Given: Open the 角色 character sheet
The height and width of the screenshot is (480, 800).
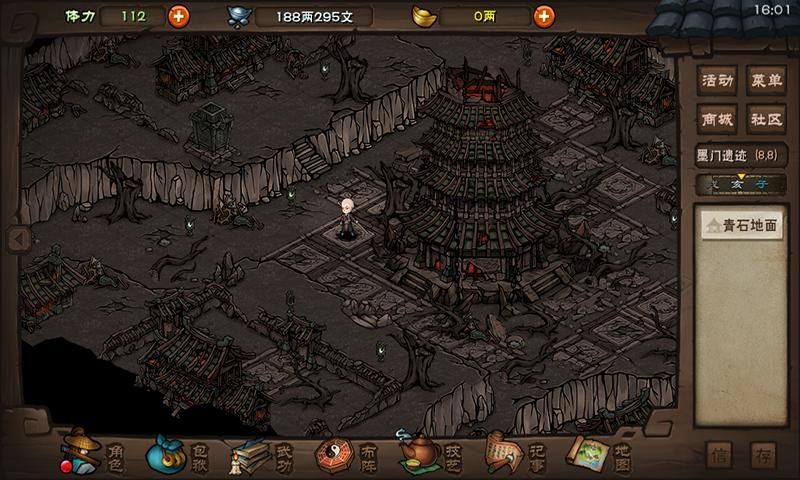Looking at the screenshot, I should tap(94, 455).
